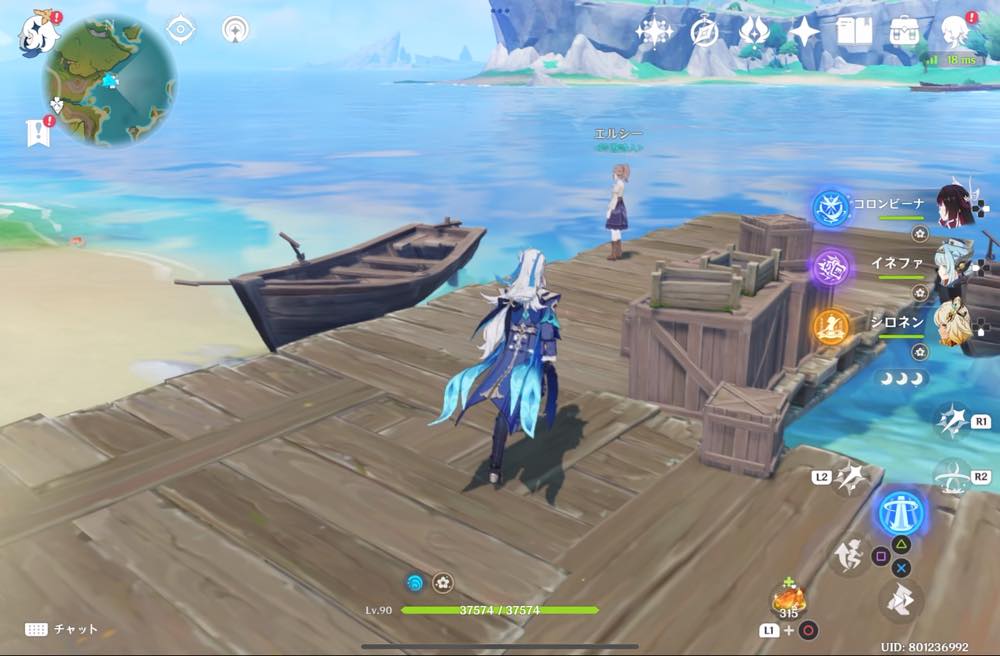Open the circular minimap

point(109,79)
